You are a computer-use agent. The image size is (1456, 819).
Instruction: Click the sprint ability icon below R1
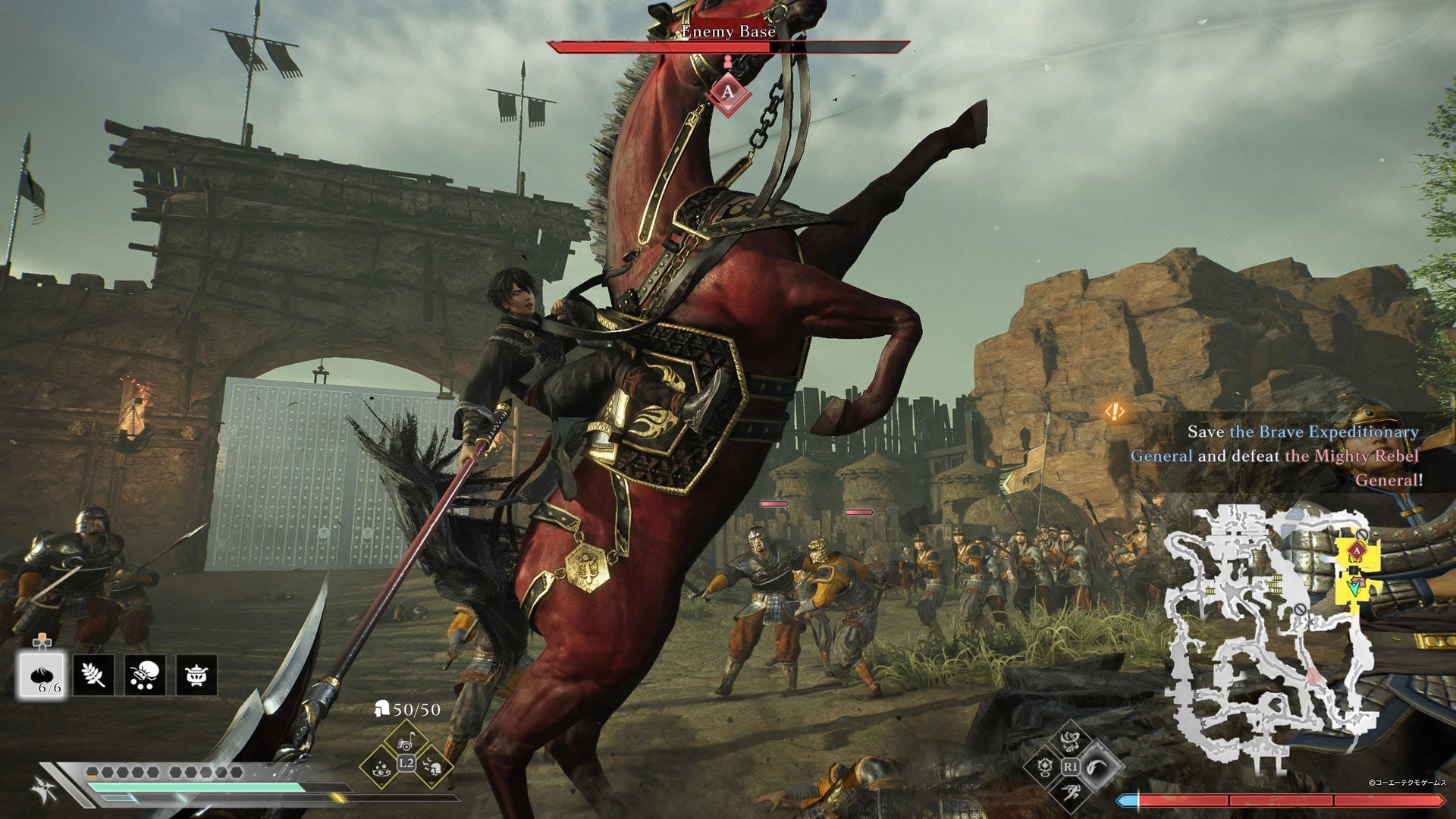[x=1071, y=792]
